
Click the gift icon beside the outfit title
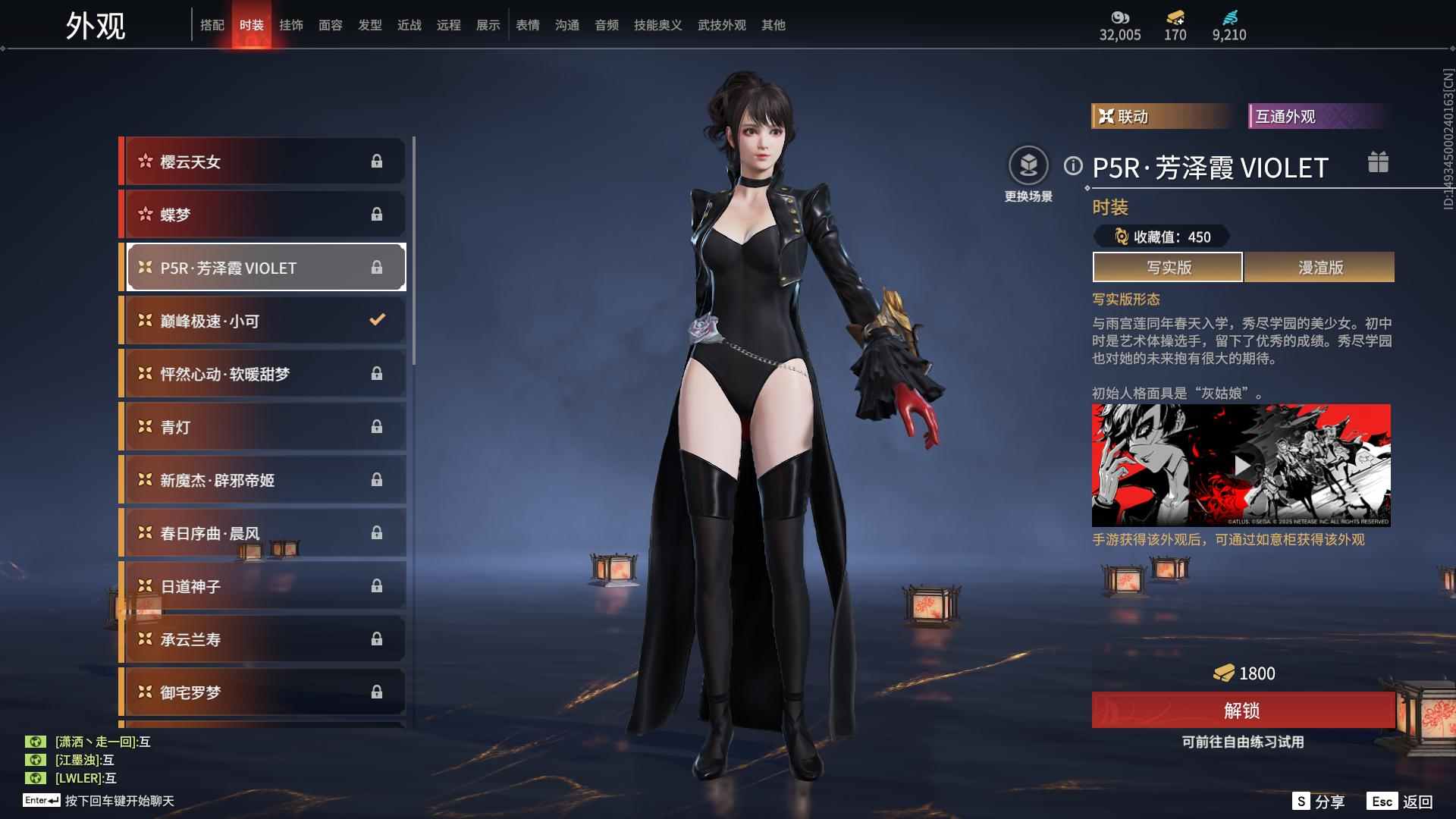1378,162
